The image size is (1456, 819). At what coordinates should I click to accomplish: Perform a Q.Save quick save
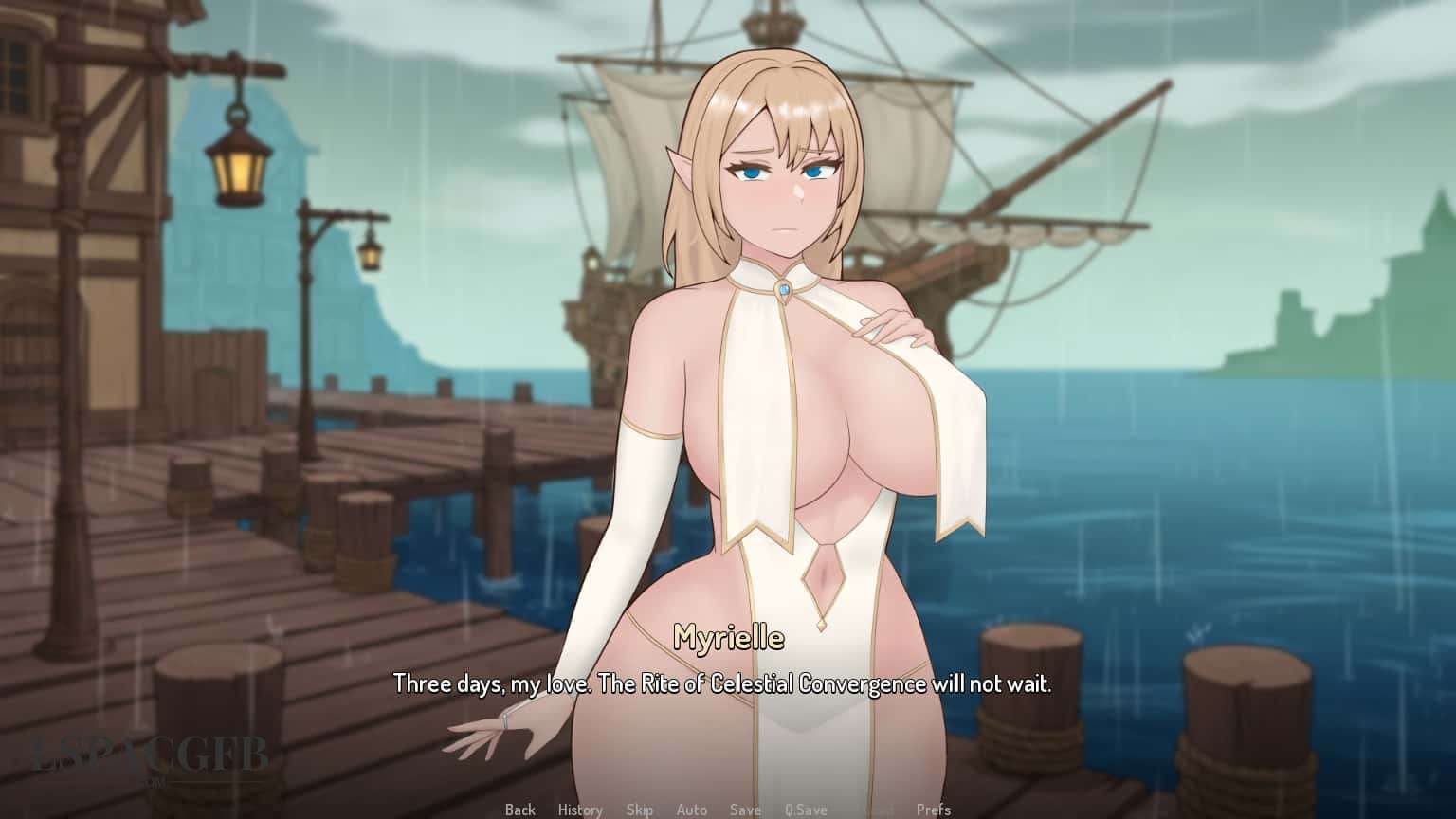coord(806,810)
